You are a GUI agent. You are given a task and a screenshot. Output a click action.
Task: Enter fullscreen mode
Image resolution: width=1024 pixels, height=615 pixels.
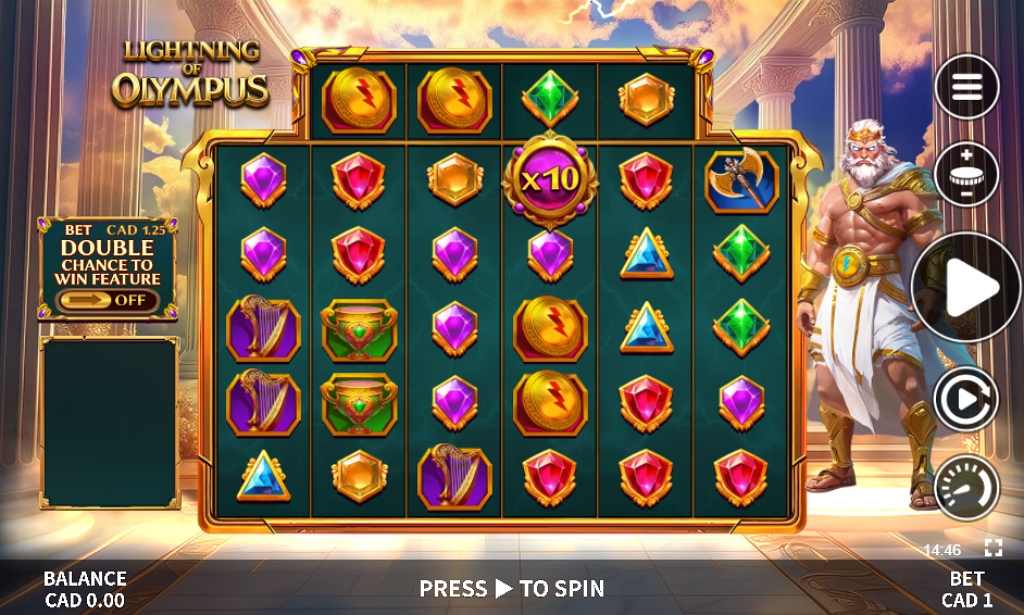992,547
